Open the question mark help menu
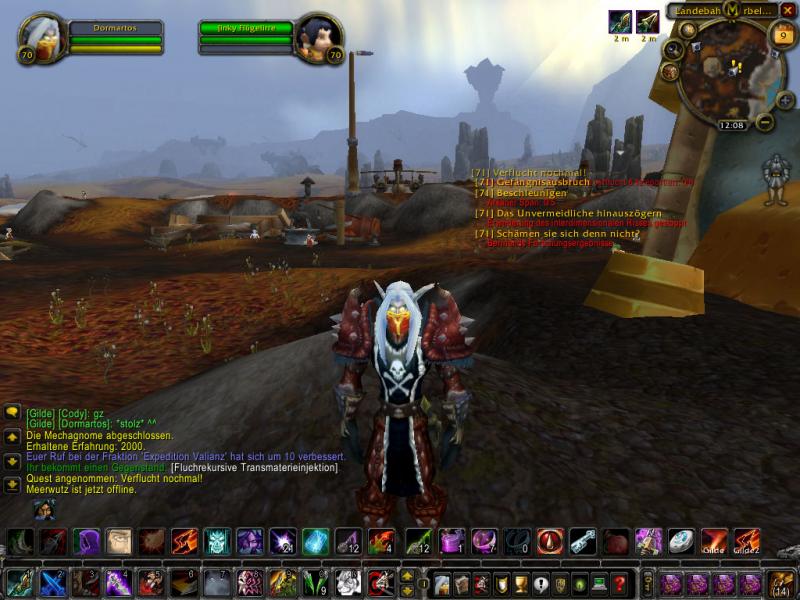 [x=620, y=583]
